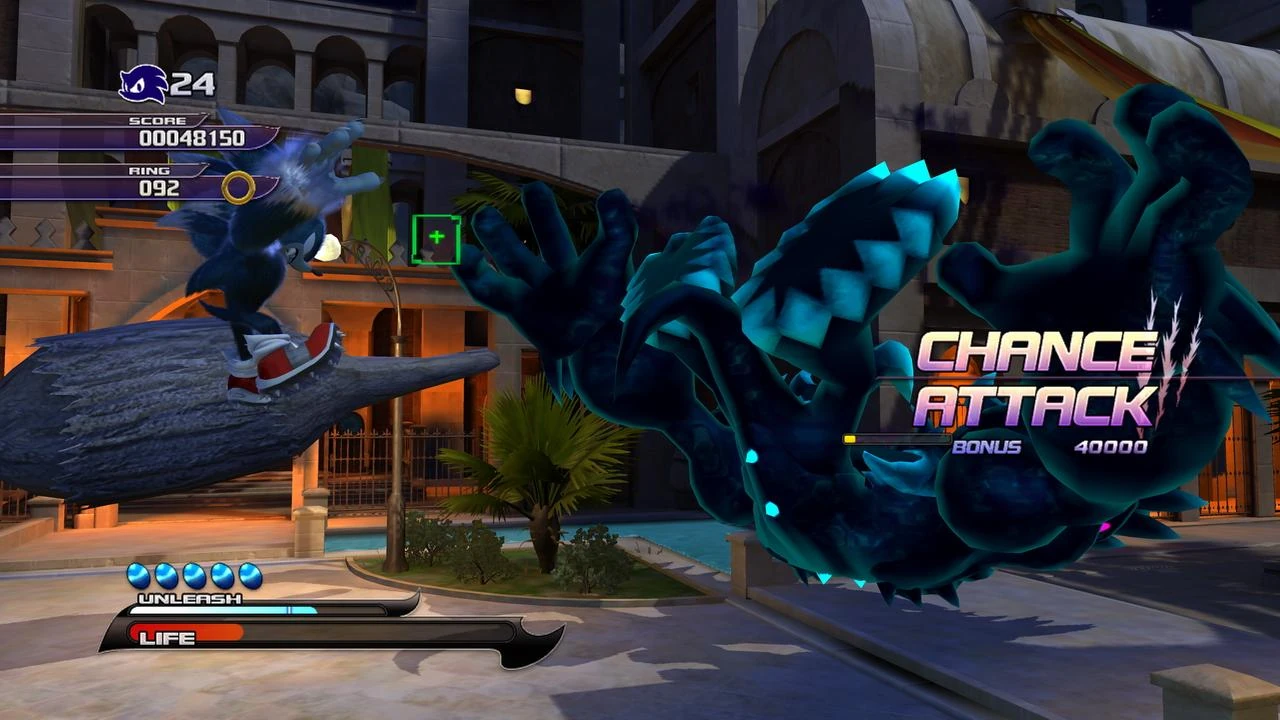This screenshot has height=720, width=1280.
Task: Click the gold ring counter icon
Action: [x=238, y=187]
